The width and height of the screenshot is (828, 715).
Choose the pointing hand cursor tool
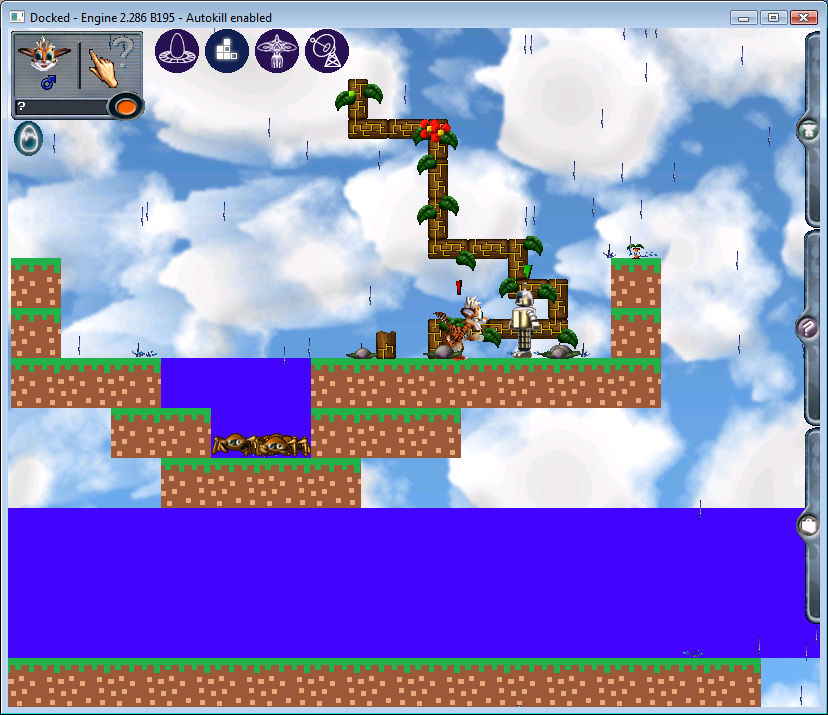pyautogui.click(x=109, y=64)
